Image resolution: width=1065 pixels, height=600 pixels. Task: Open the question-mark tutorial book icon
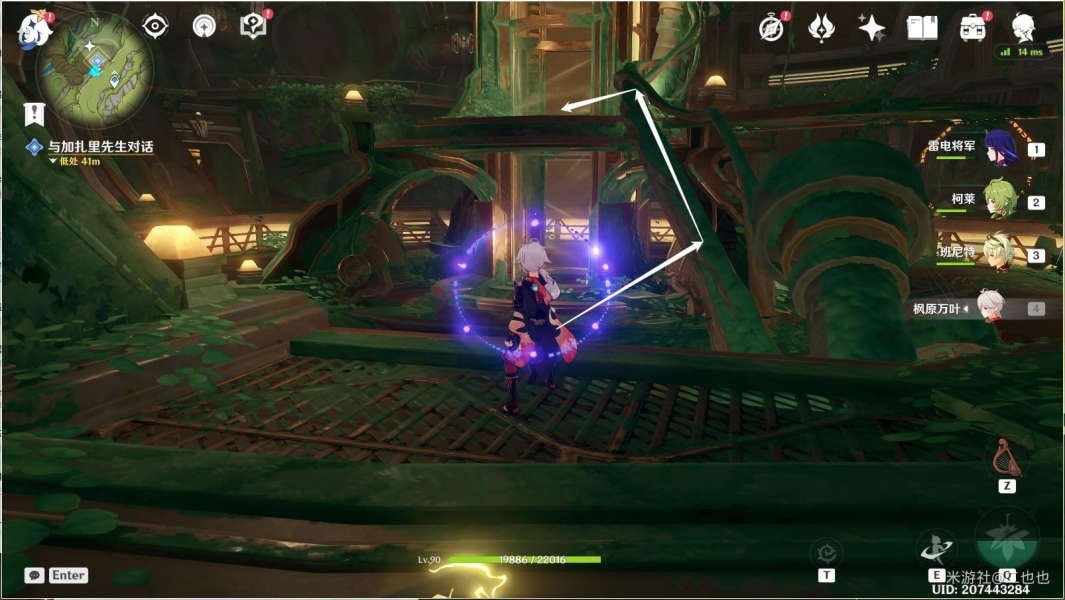(253, 26)
